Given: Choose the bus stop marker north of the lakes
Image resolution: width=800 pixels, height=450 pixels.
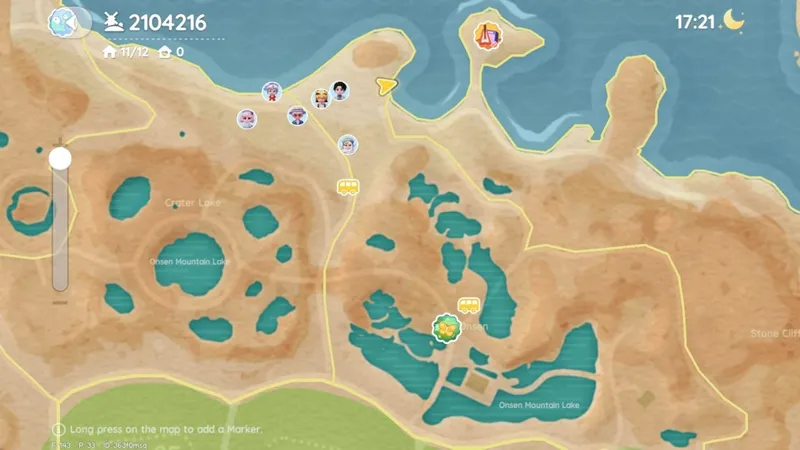Looking at the screenshot, I should (347, 186).
